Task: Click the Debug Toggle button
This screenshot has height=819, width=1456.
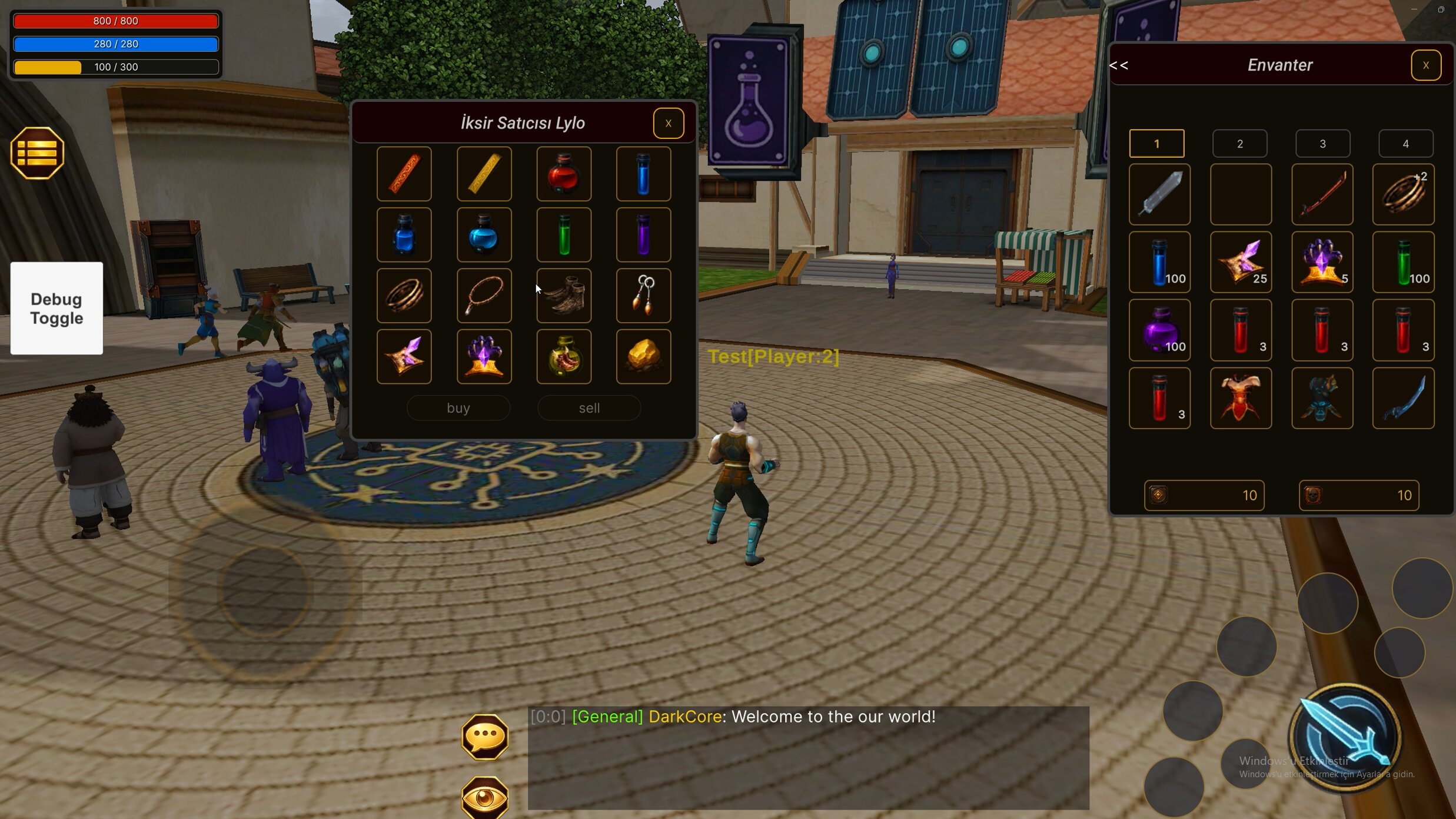Action: click(x=56, y=309)
